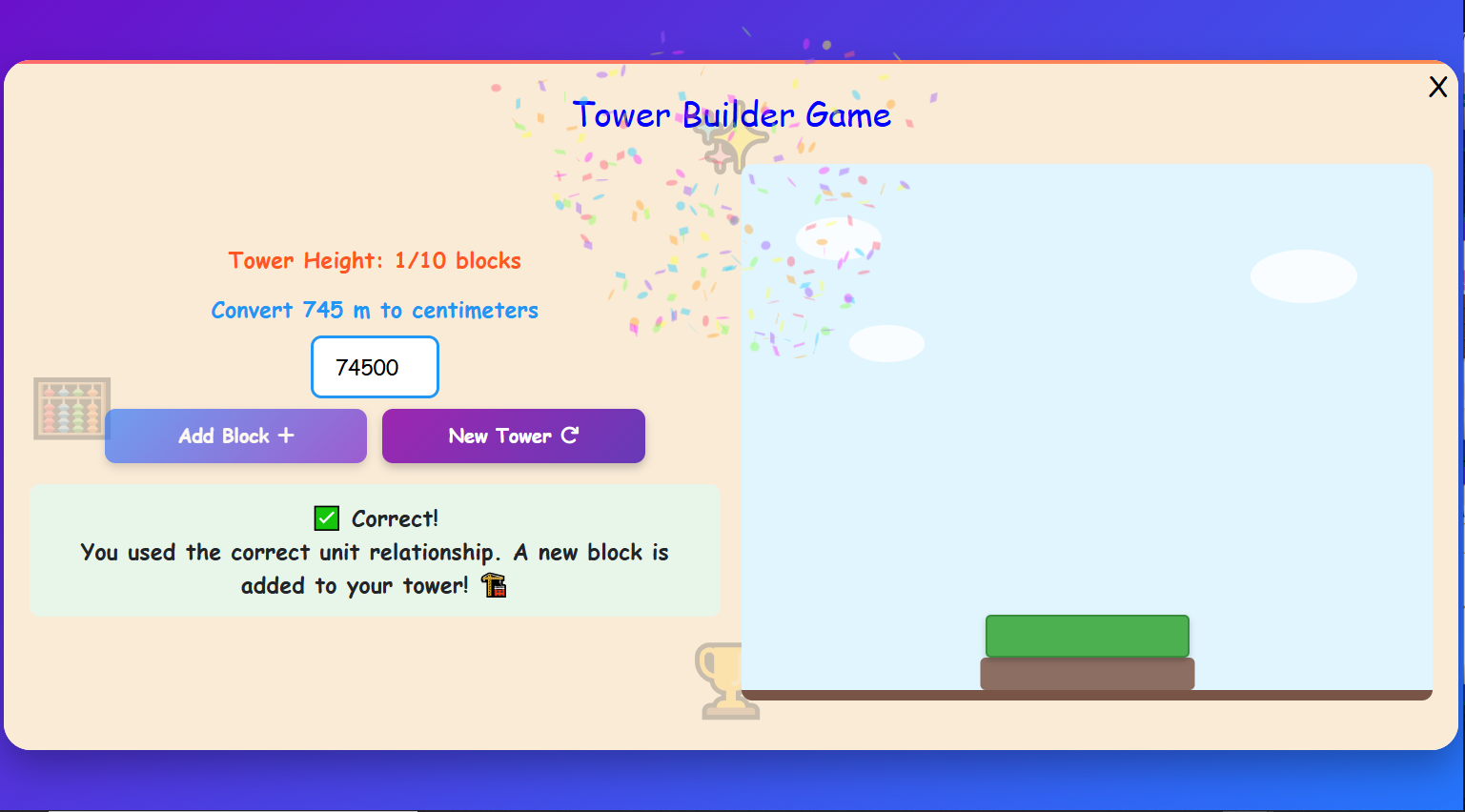Click the abacus icon on the left
This screenshot has height=812, width=1465.
(71, 408)
